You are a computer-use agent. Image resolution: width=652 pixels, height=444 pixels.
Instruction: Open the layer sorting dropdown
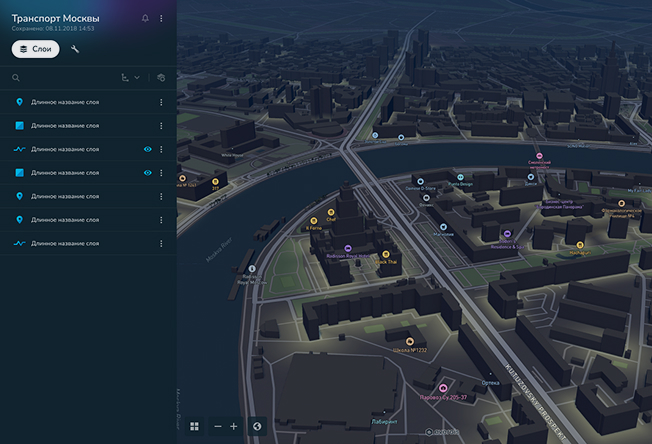(129, 77)
